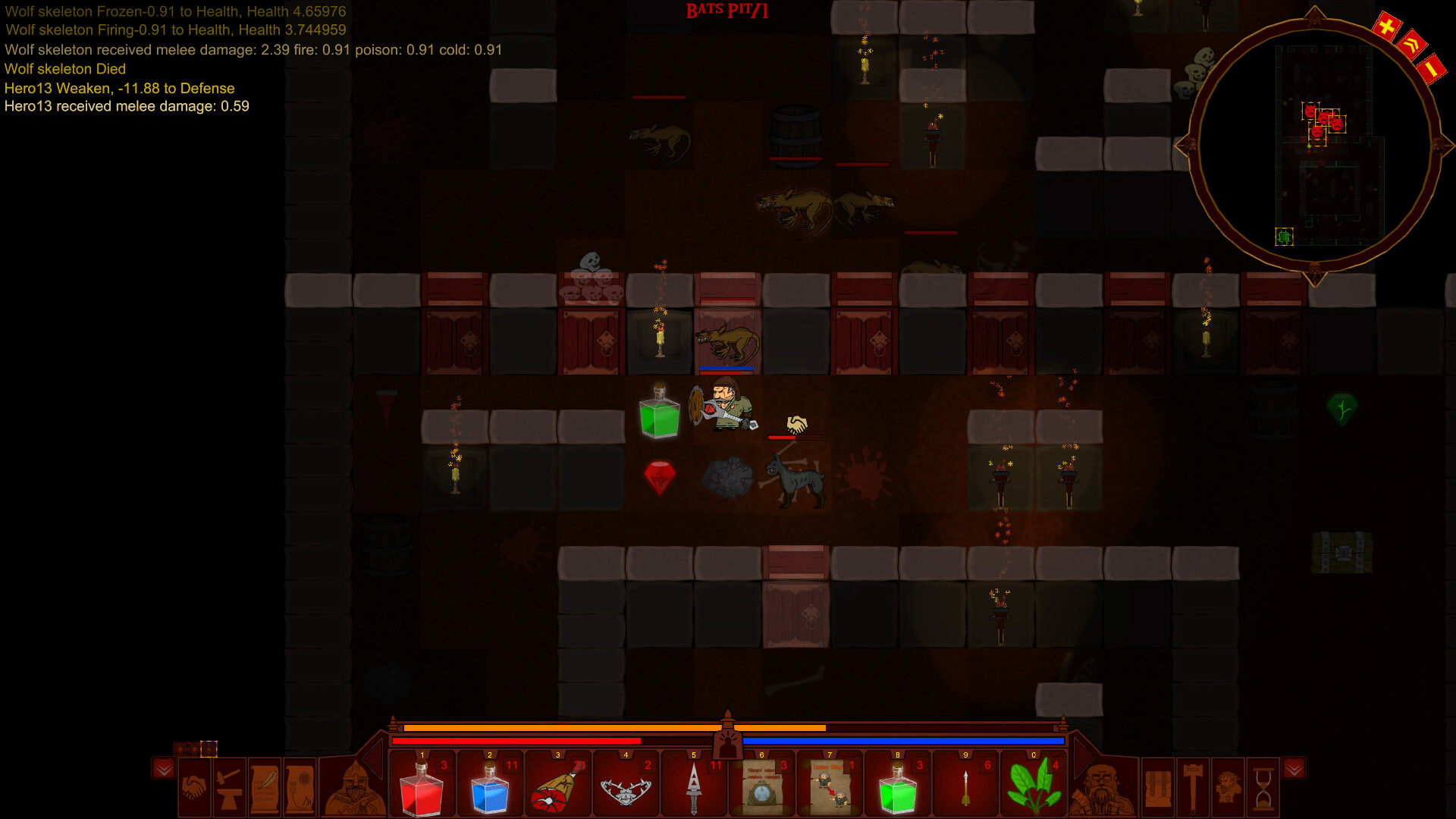Open the quill scroll journal icon

pyautogui.click(x=263, y=791)
